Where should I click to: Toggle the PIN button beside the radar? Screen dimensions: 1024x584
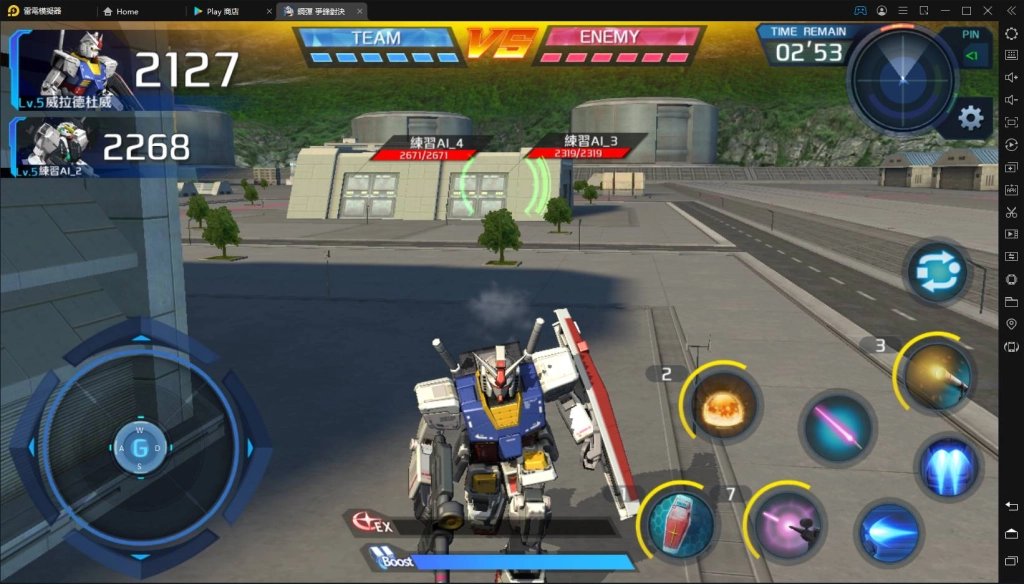[x=970, y=49]
